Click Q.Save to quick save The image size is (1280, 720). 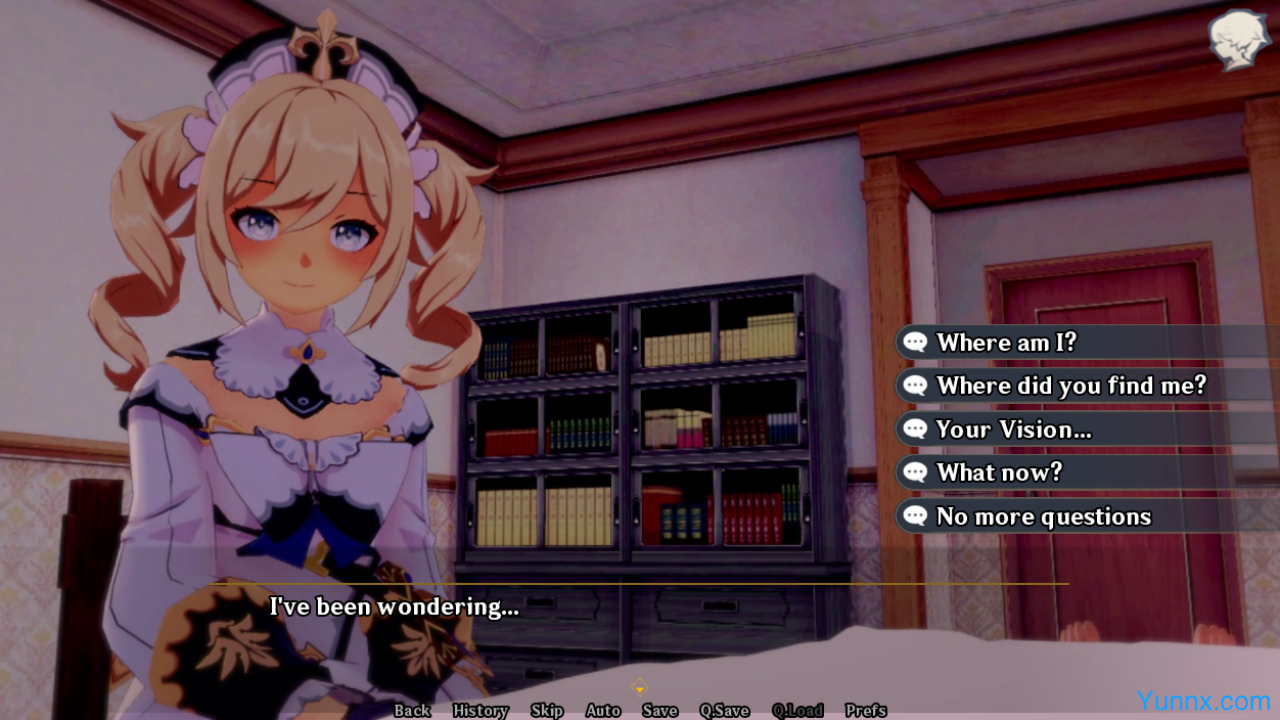pyautogui.click(x=724, y=711)
